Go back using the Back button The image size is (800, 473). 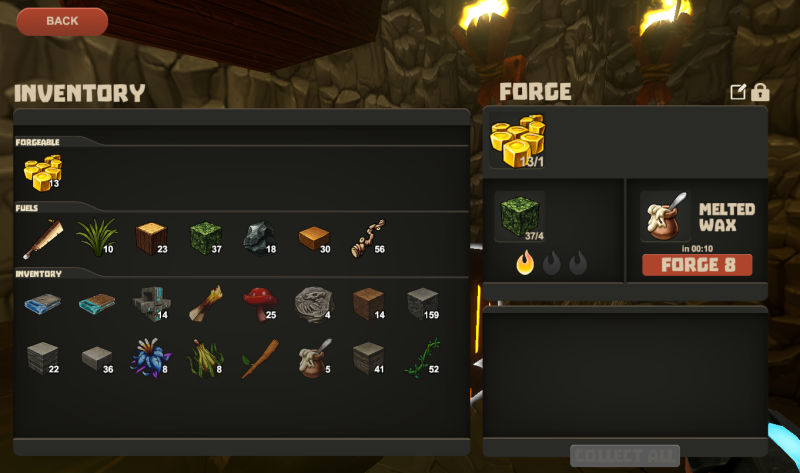62,21
